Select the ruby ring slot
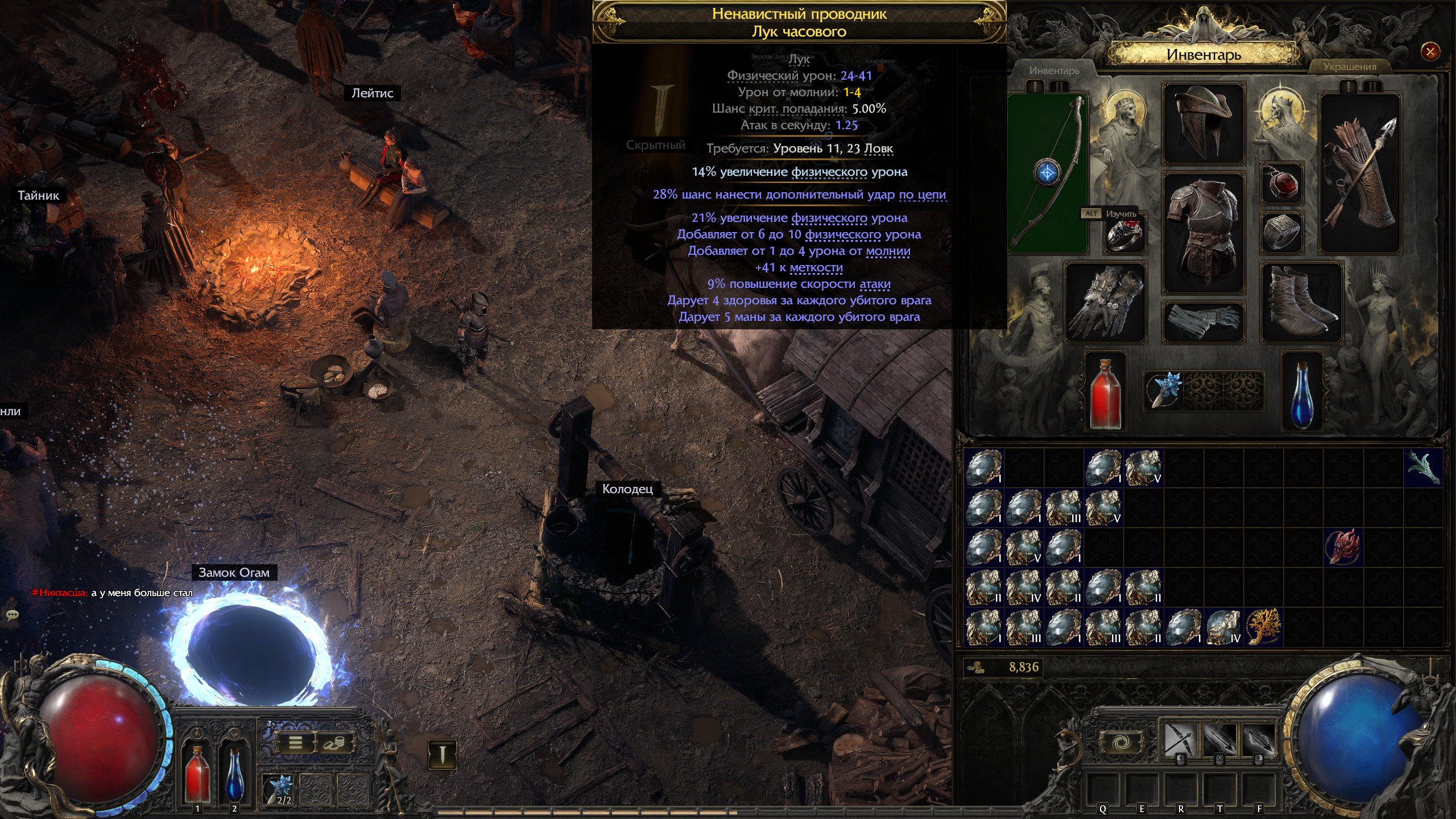1456x819 pixels. coord(1124,234)
